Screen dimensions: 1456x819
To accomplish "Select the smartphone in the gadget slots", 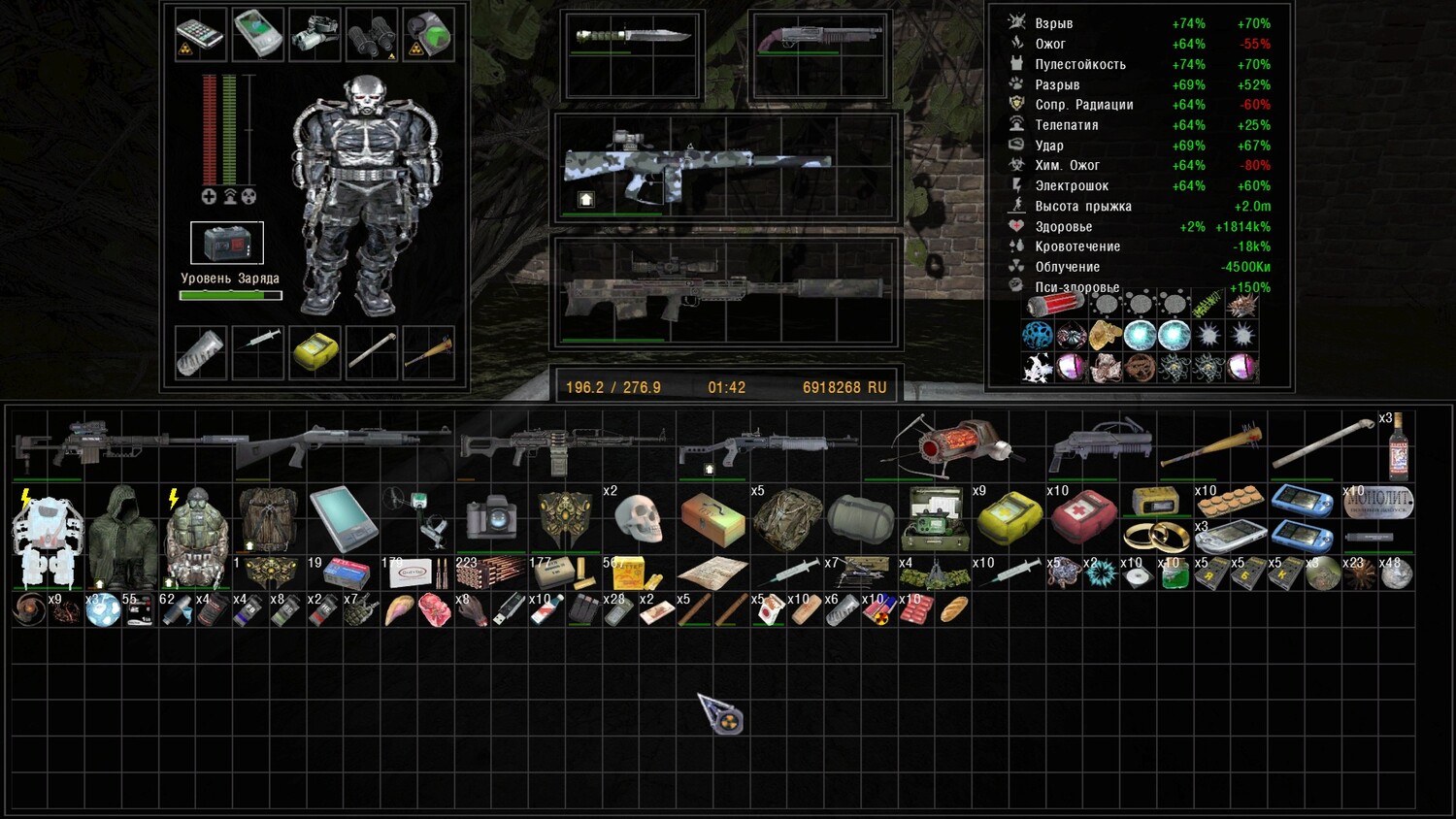I will coord(200,35).
